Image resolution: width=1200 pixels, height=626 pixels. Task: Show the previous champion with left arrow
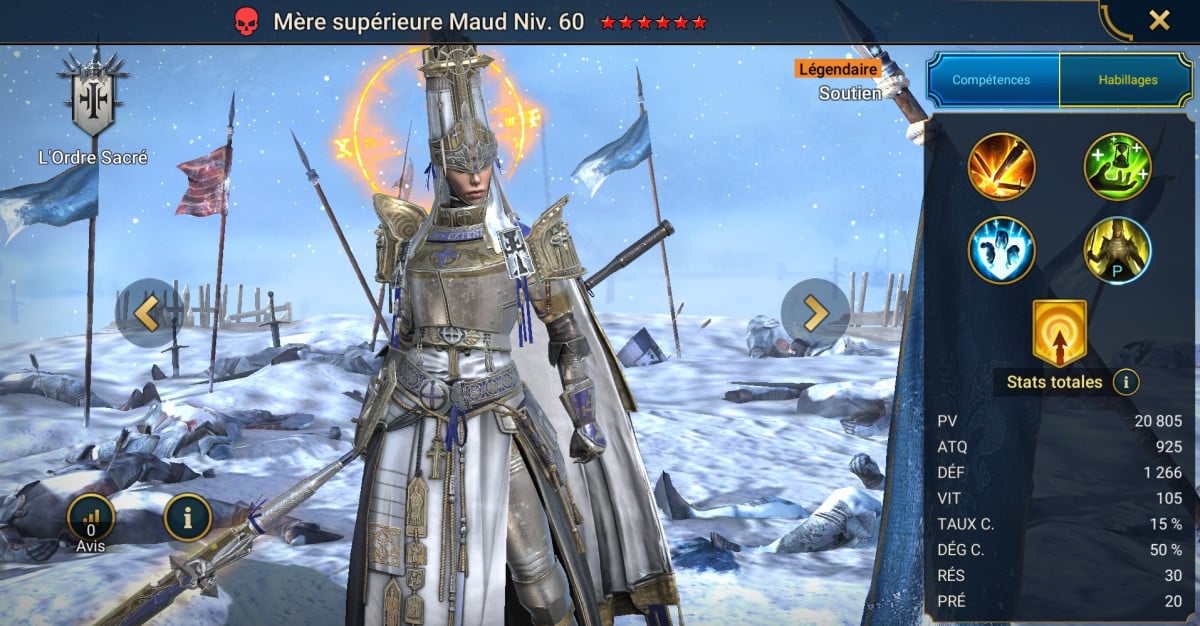point(148,313)
